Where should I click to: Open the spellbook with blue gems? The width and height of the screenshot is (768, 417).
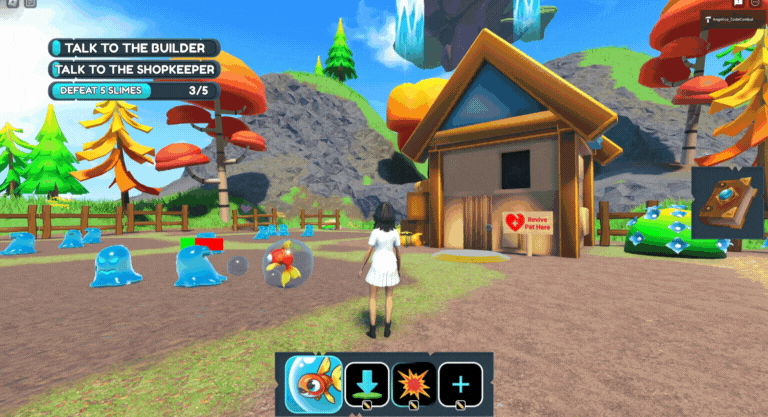point(728,207)
